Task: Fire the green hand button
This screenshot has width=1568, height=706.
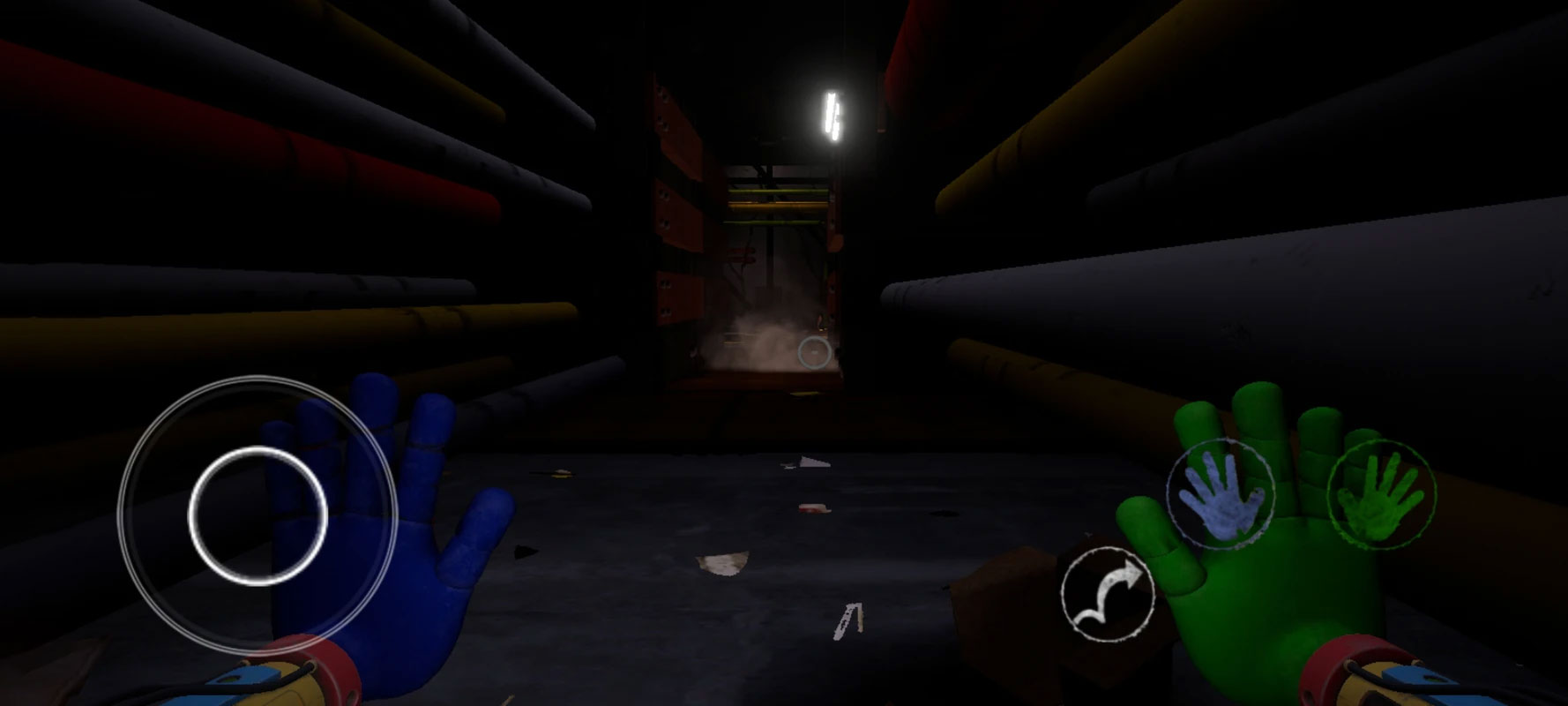Action: pos(1380,493)
